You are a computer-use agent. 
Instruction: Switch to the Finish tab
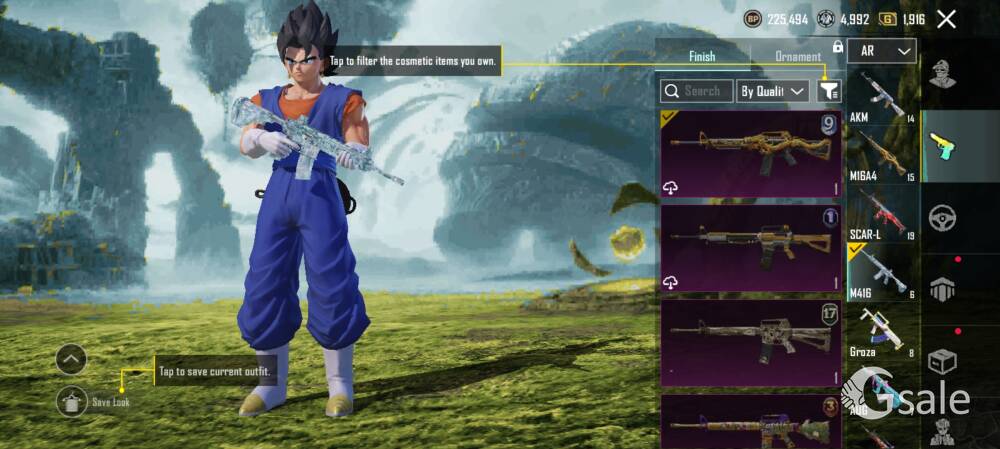click(702, 57)
